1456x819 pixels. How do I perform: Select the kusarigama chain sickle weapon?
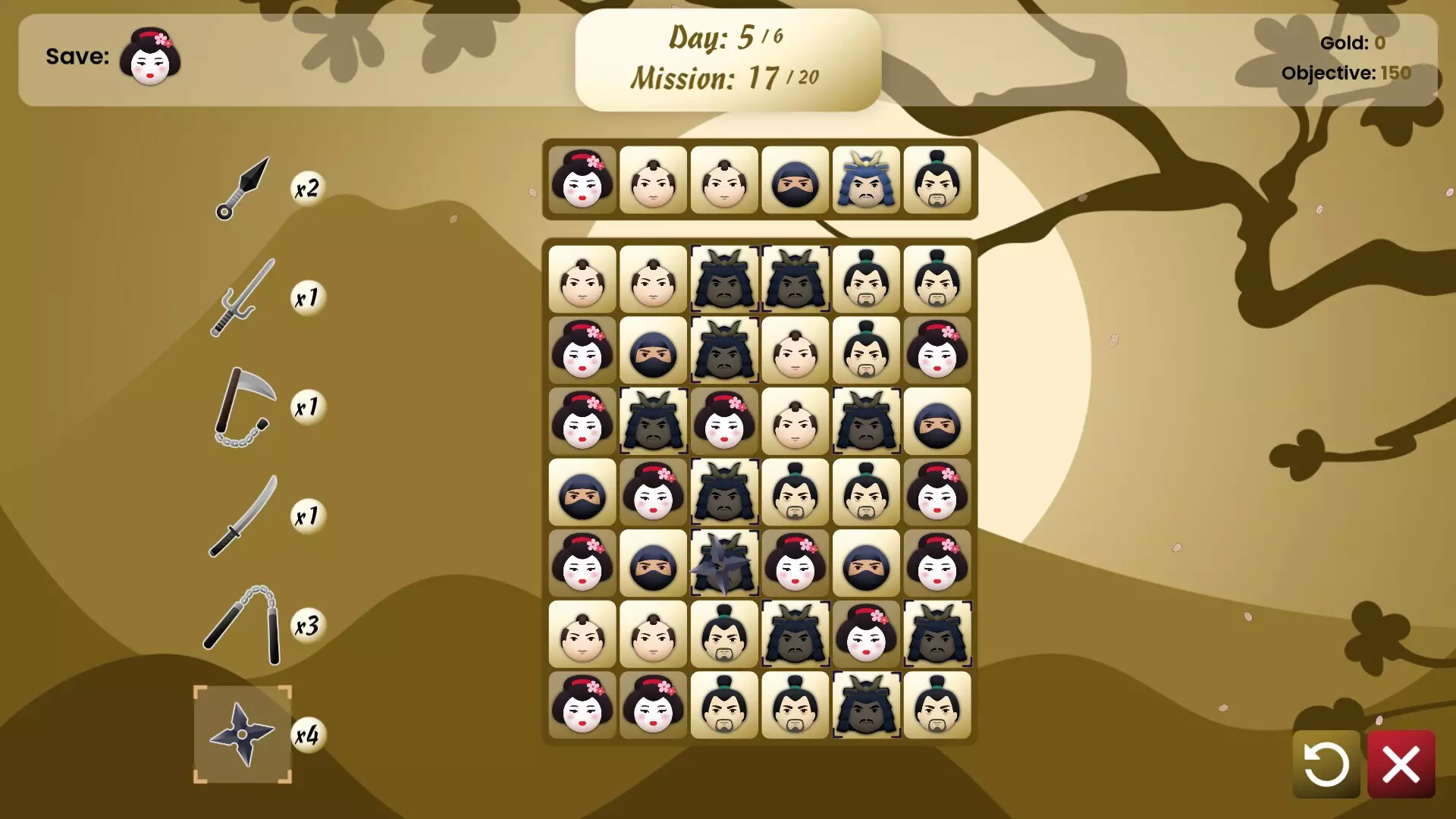243,407
